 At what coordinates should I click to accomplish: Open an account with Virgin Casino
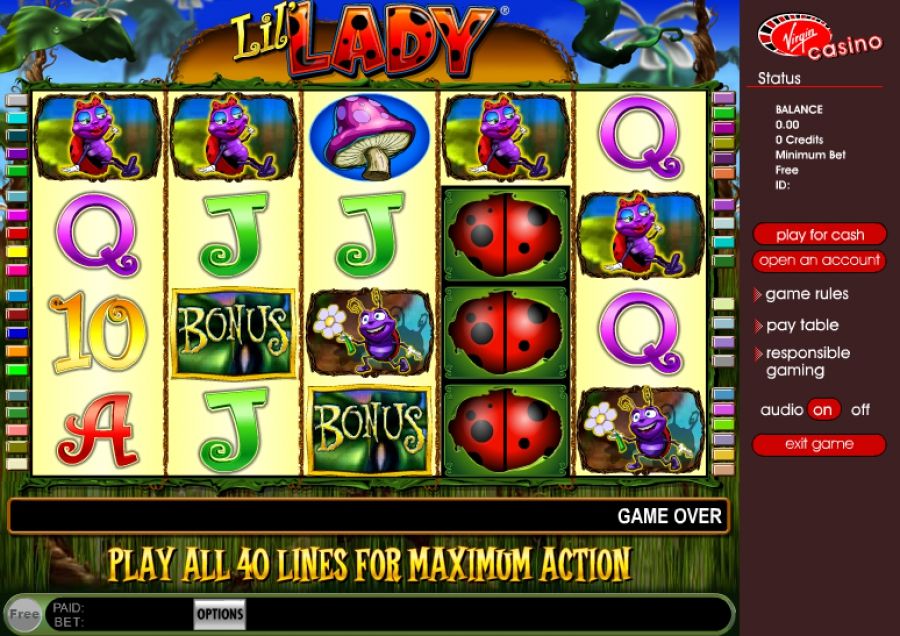click(819, 261)
